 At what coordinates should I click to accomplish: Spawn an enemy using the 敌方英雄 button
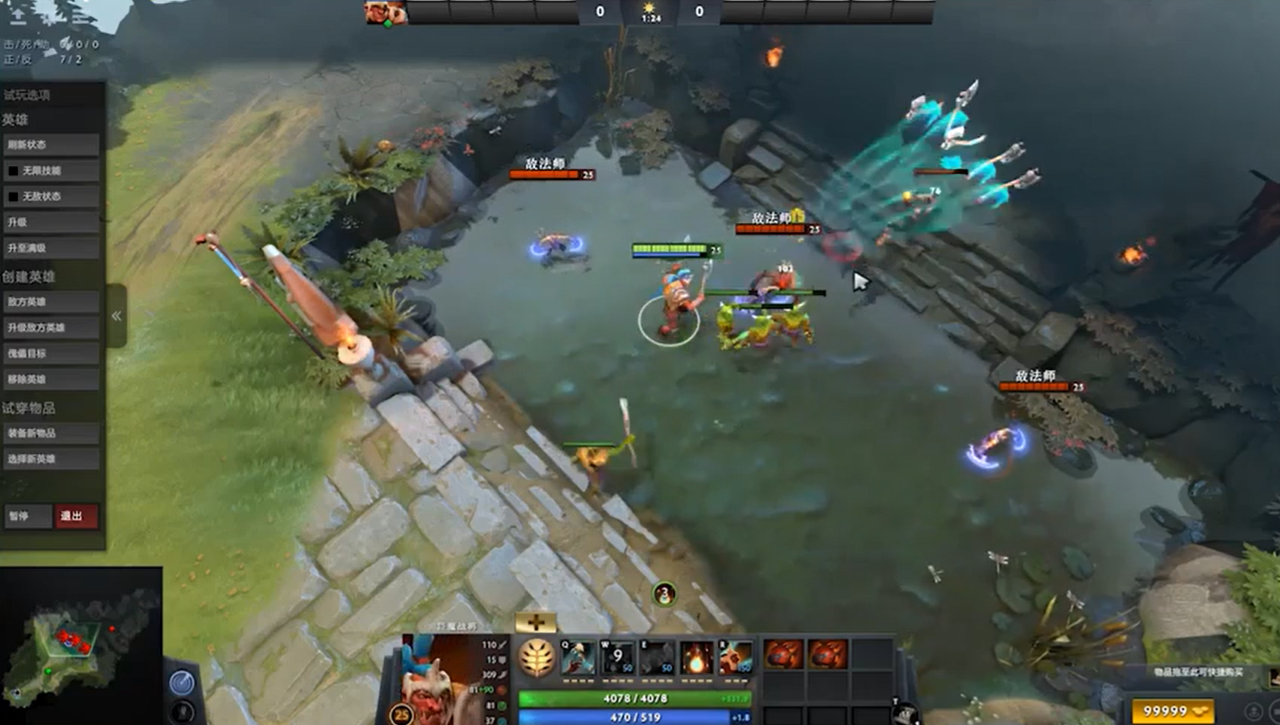(x=50, y=301)
